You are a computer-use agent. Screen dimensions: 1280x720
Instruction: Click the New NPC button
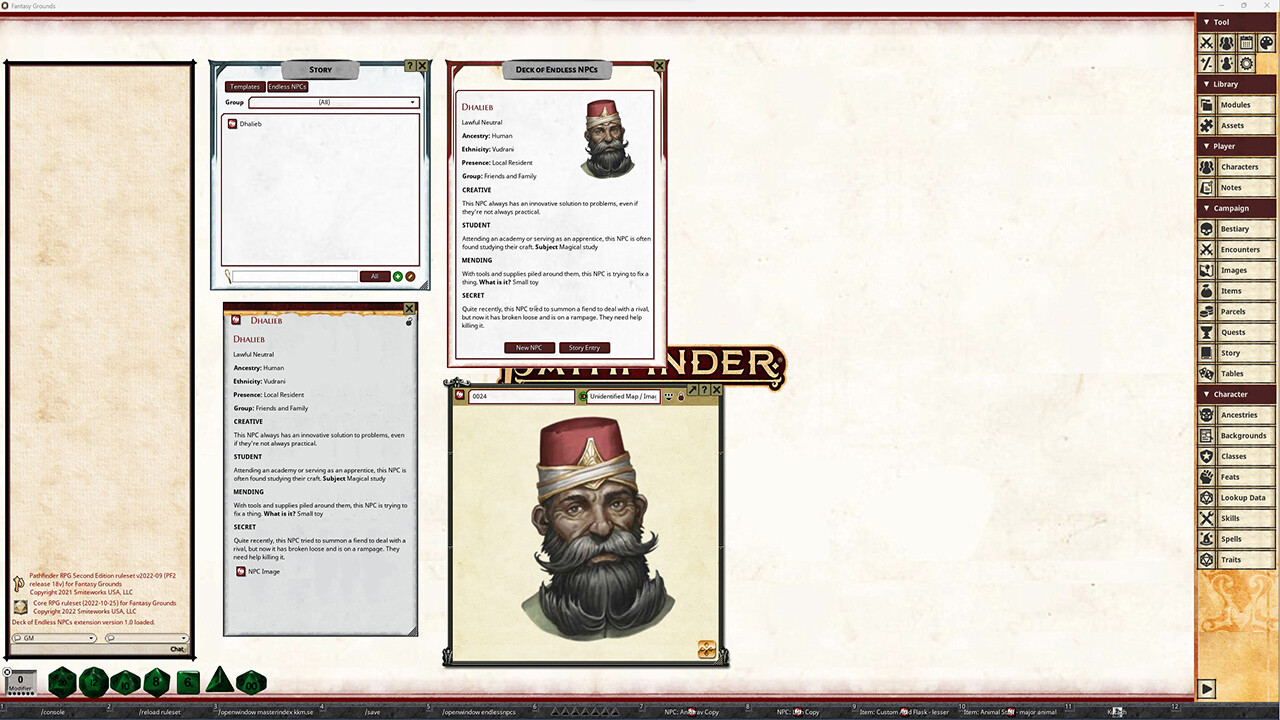(x=528, y=347)
